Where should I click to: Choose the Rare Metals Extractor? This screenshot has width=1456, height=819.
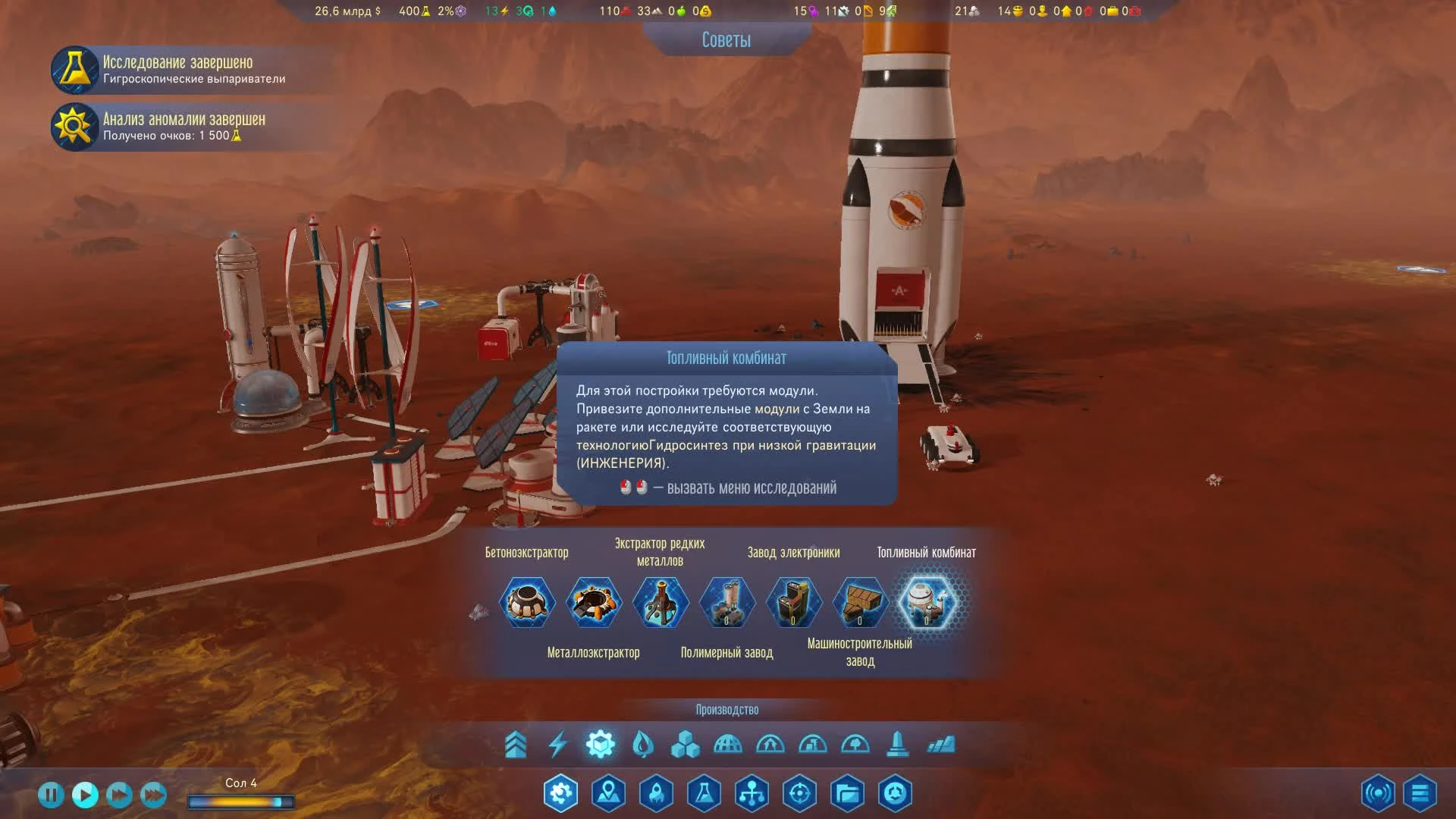coord(661,601)
